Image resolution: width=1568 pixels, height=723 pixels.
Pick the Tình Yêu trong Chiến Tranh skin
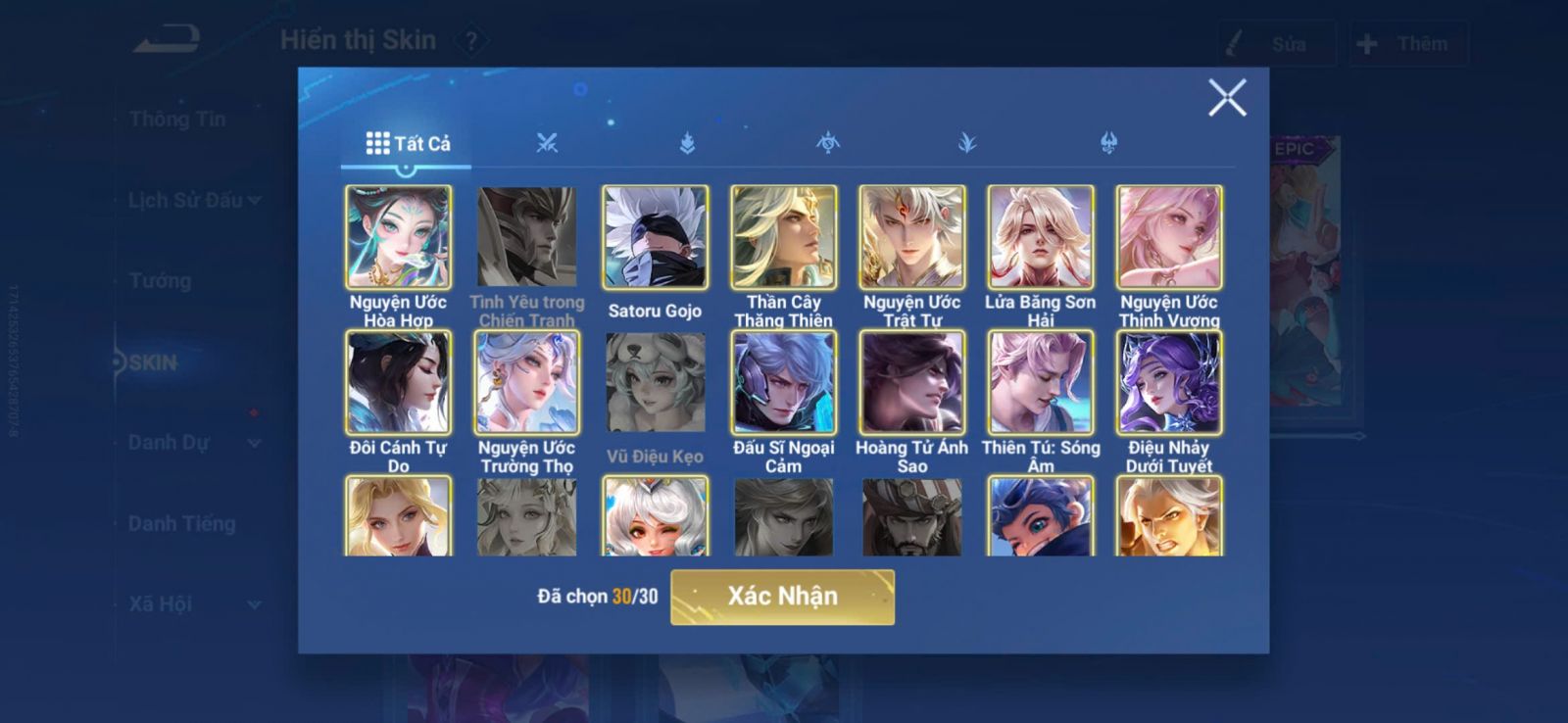point(526,238)
